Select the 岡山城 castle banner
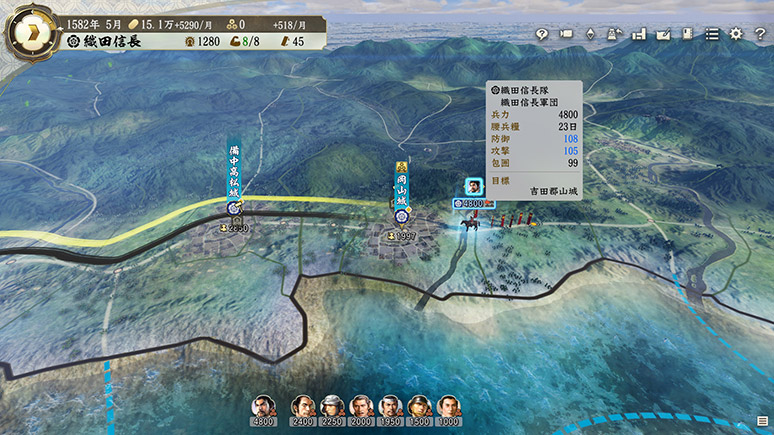Screen dimensions: 774x435 pos(401,189)
